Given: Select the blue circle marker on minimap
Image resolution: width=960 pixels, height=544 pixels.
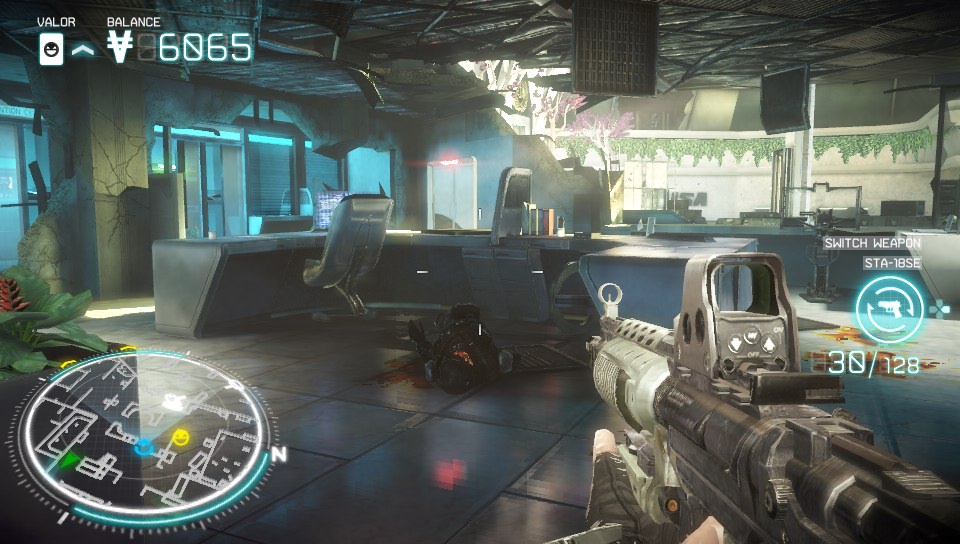Looking at the screenshot, I should [146, 445].
